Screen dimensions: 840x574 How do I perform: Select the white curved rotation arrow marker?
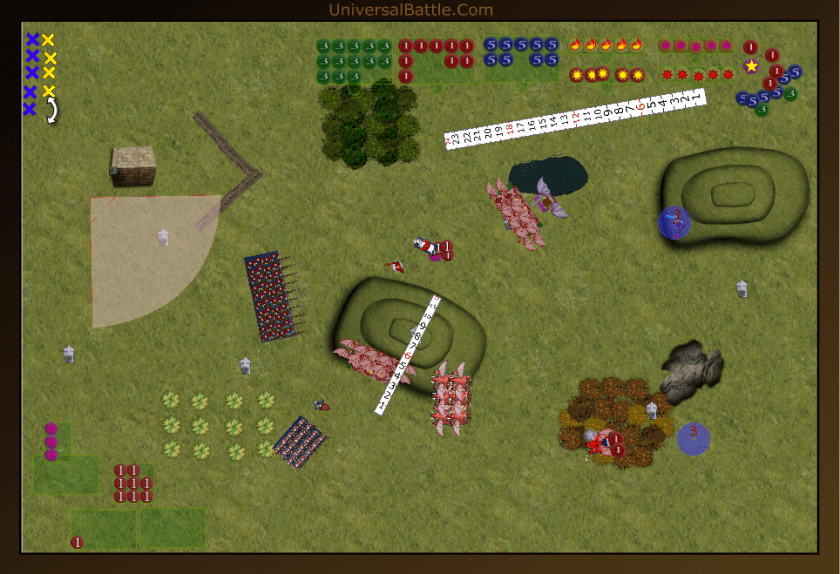[52, 111]
